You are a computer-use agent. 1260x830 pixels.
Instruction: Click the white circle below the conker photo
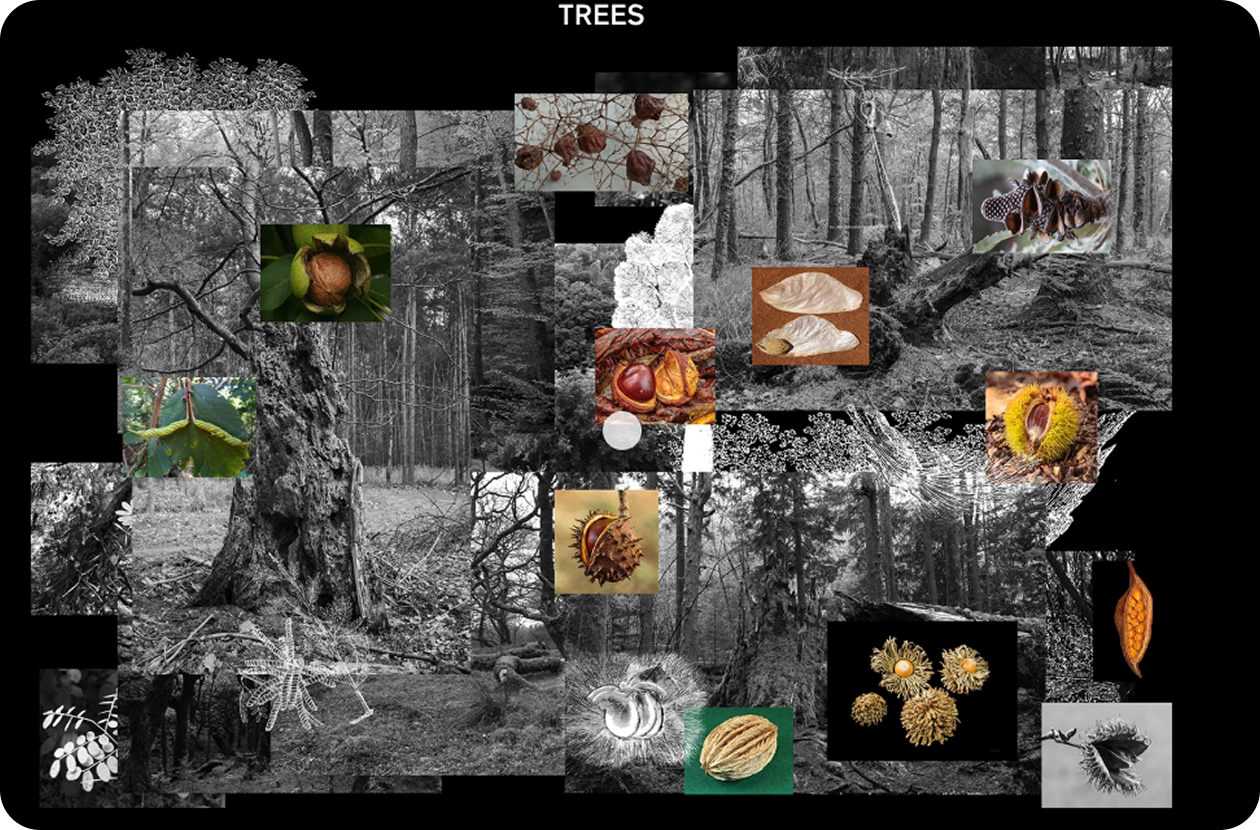623,430
